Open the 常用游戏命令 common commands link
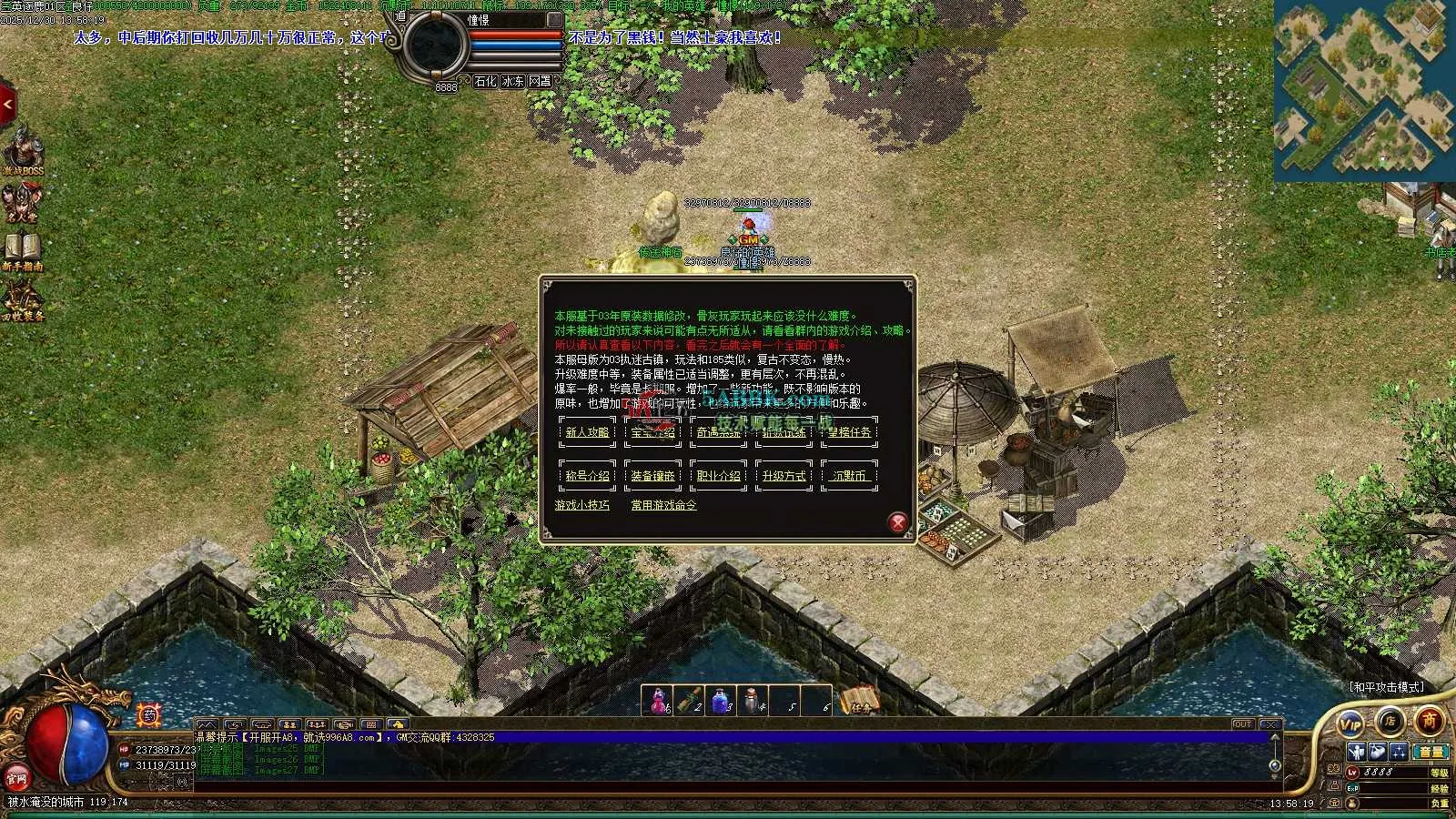 coord(663,505)
